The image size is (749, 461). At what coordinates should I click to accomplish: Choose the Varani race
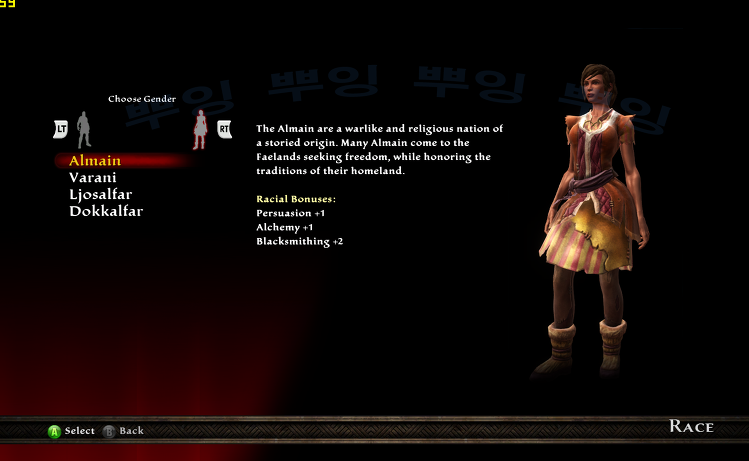(x=93, y=177)
